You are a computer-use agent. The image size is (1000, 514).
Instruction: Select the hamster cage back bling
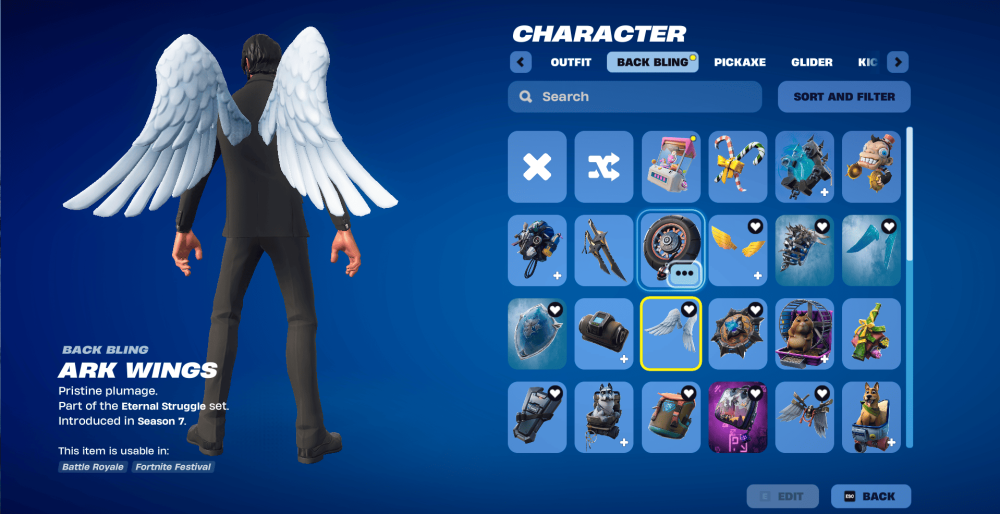804,334
